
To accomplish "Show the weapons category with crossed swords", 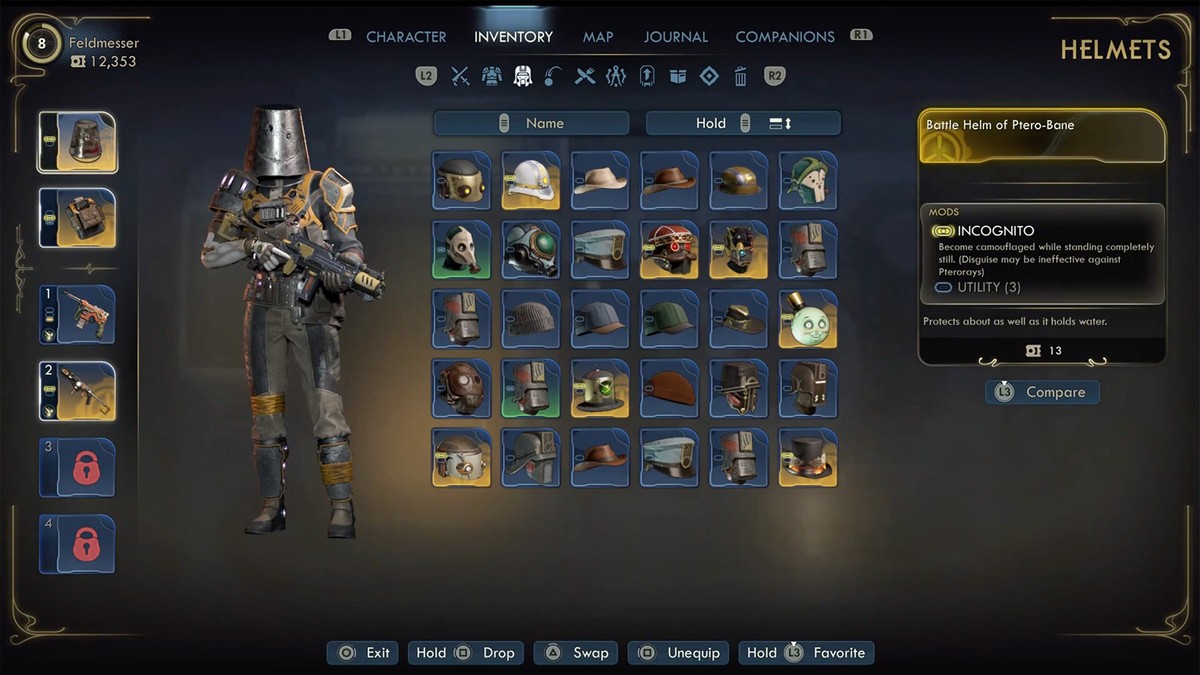I will point(460,76).
